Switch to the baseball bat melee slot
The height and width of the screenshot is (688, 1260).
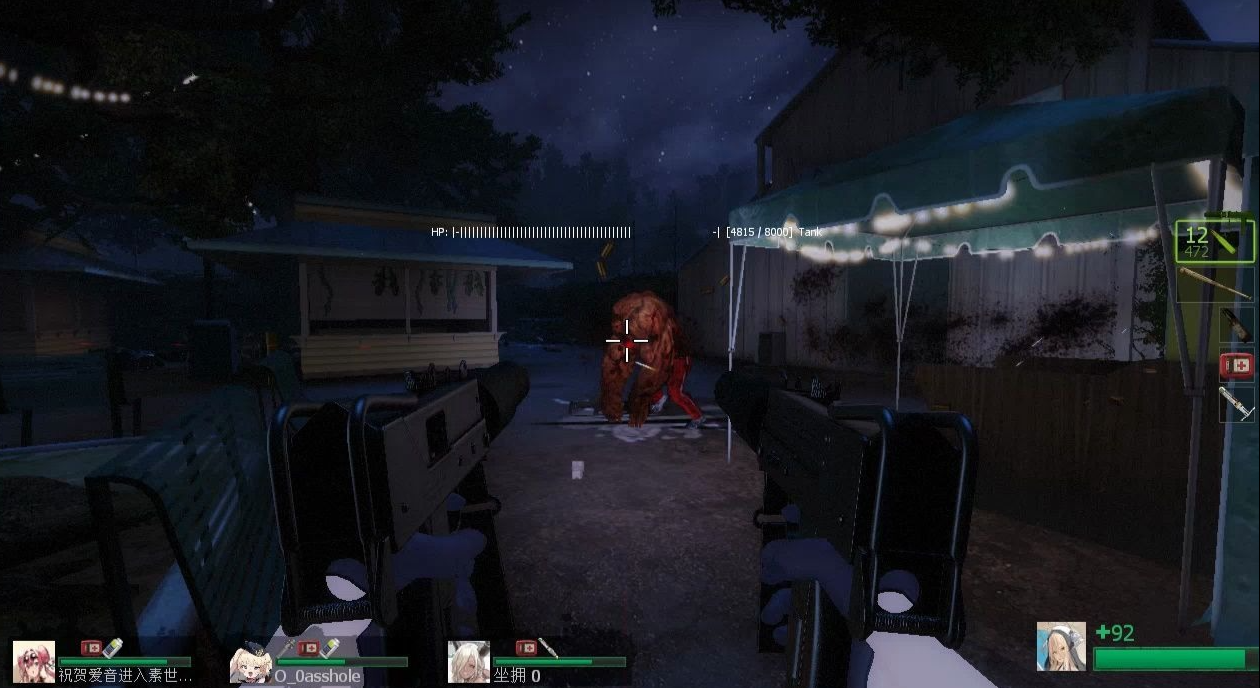click(x=1215, y=284)
